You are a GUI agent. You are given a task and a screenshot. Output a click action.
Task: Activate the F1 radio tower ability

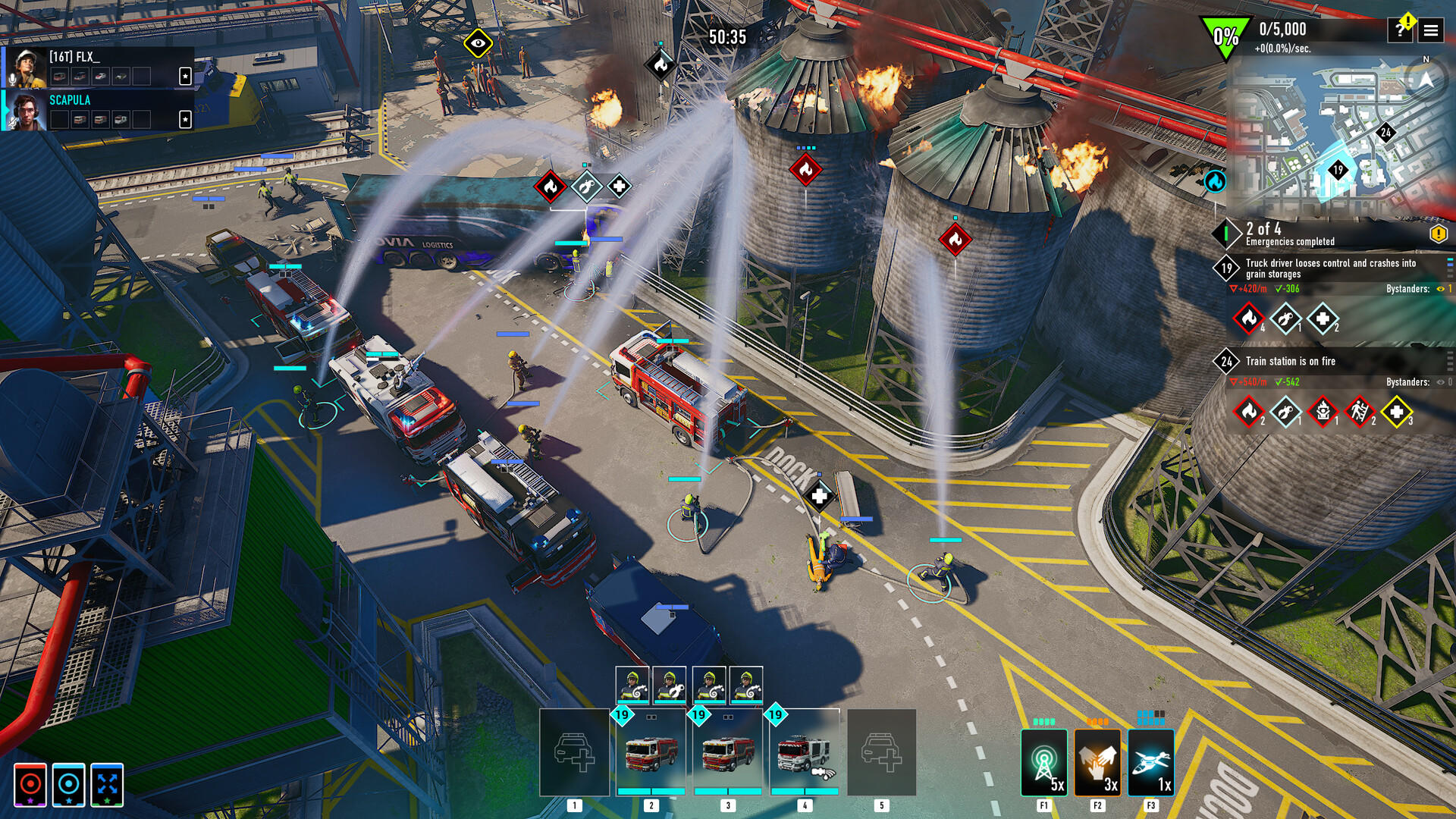point(1045,762)
